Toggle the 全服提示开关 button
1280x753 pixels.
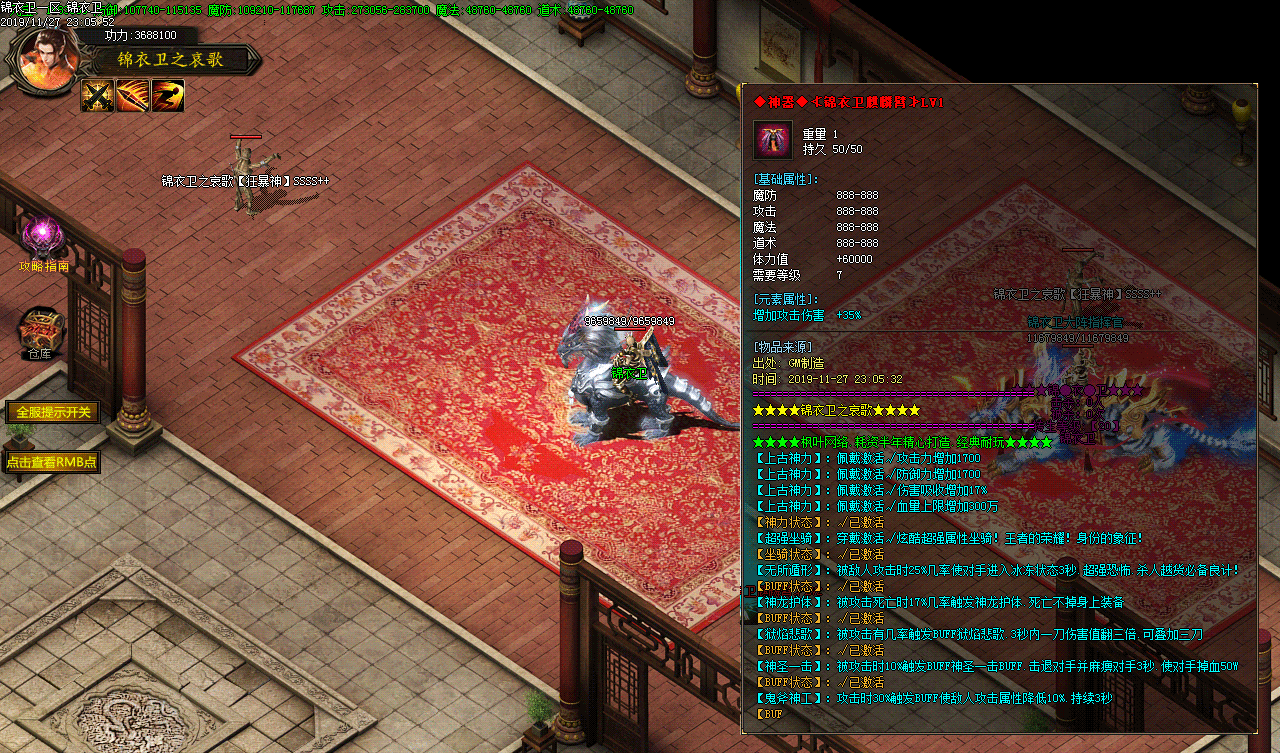[52, 412]
